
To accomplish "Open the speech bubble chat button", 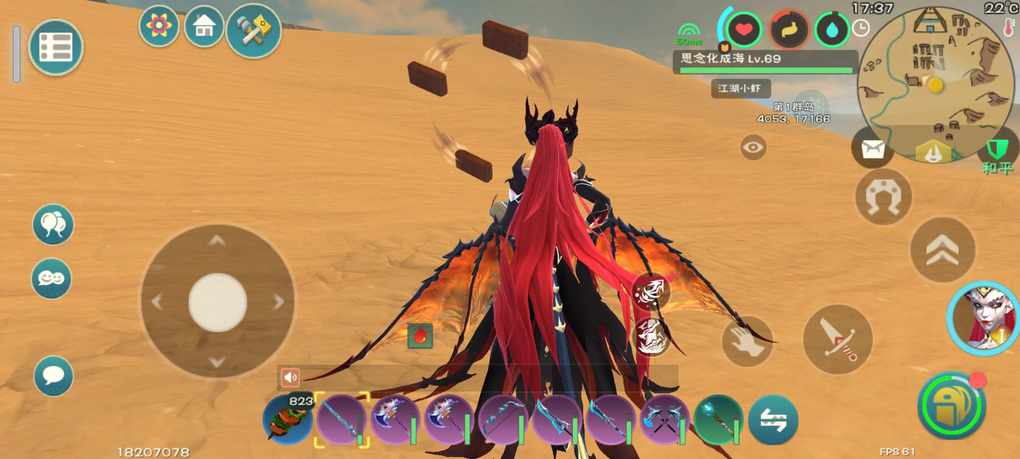I will tap(53, 376).
